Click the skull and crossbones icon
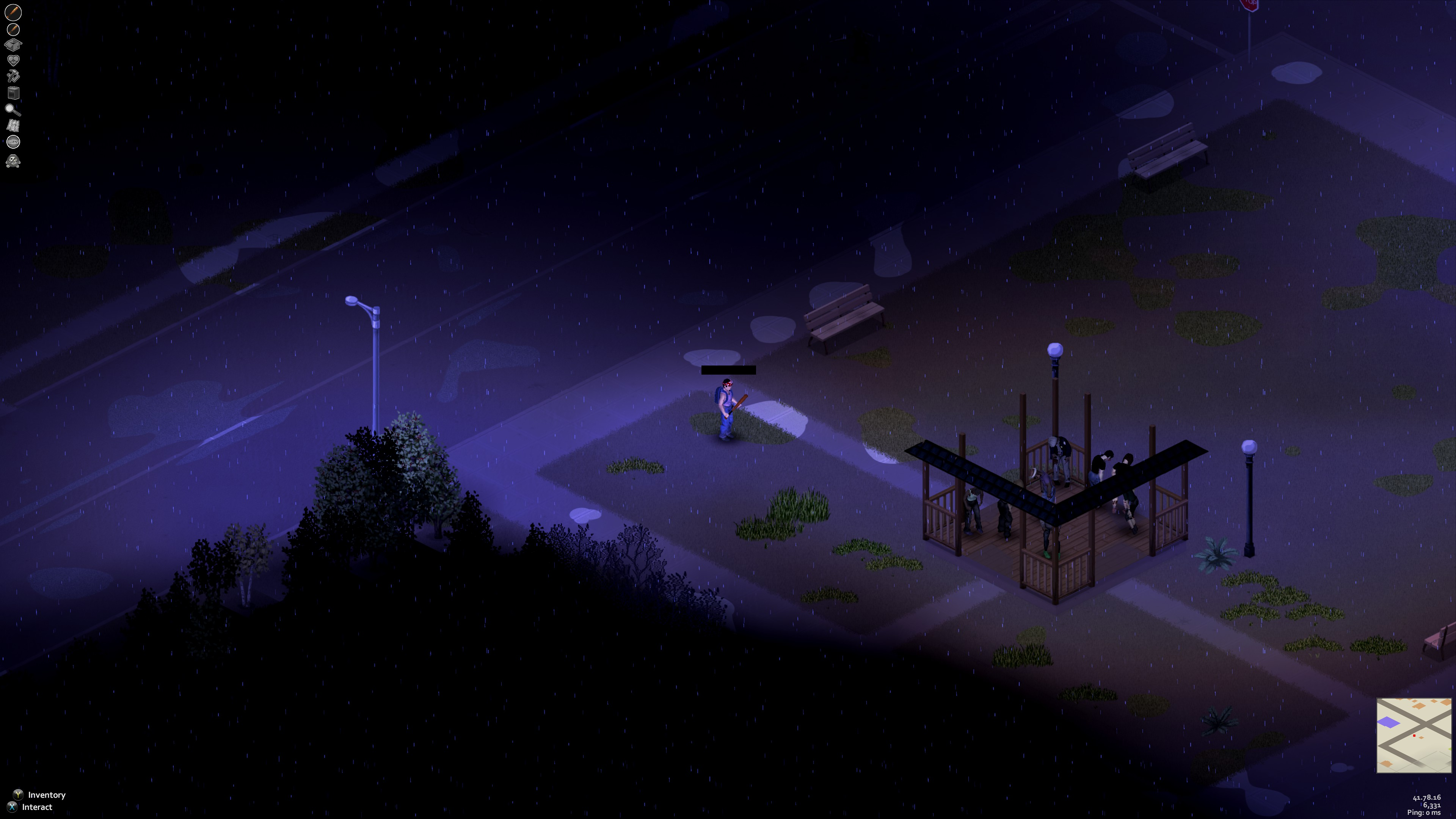This screenshot has height=819, width=1456. tap(13, 162)
